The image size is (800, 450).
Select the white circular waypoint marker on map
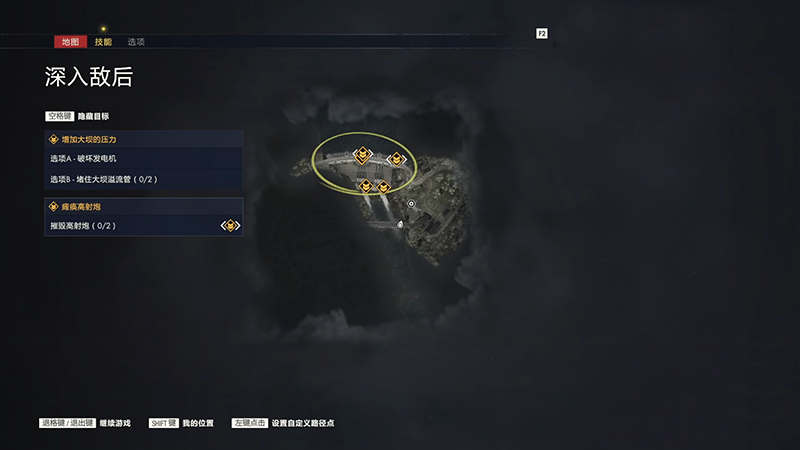[411, 203]
